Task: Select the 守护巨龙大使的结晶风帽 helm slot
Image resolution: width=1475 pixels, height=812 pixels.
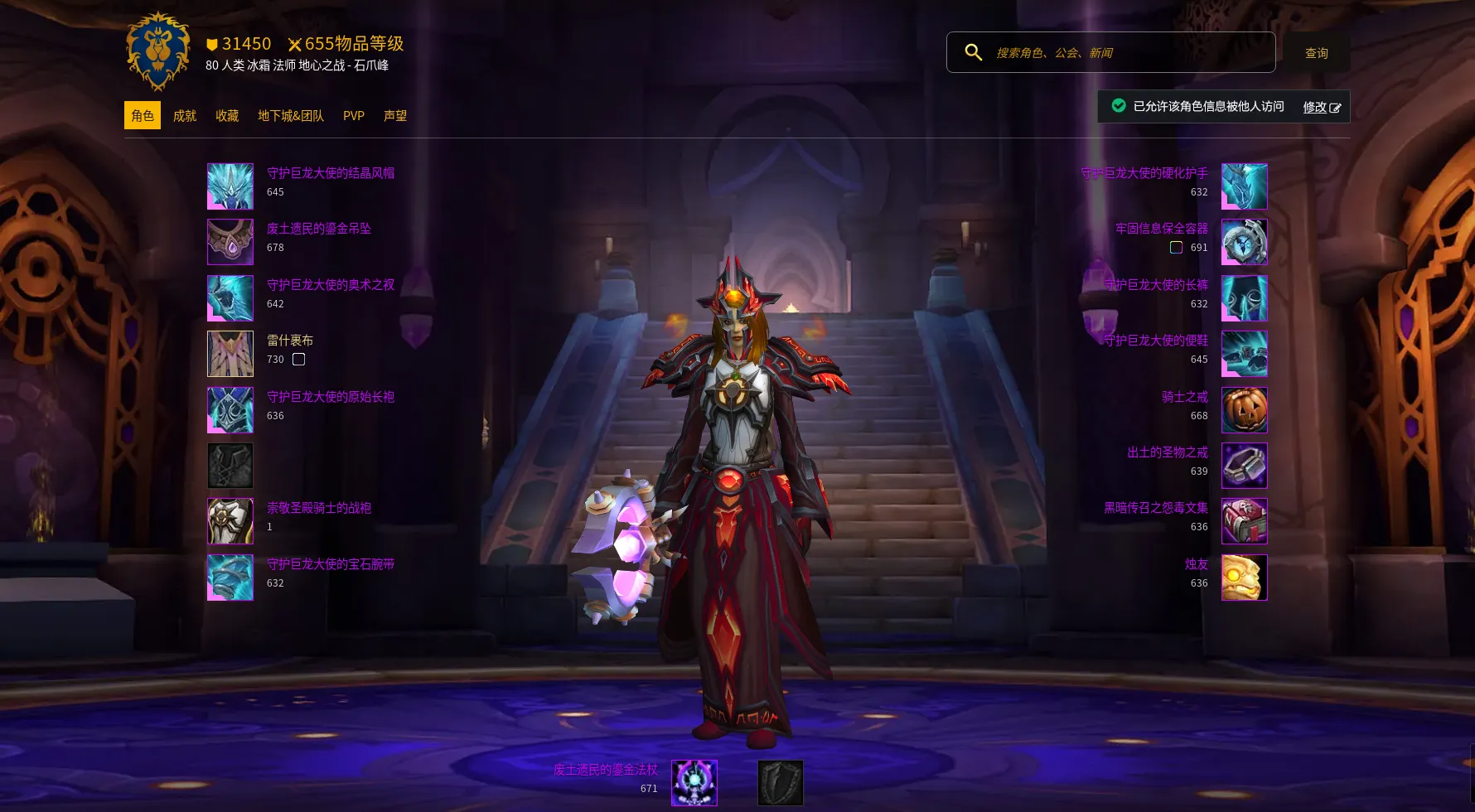Action: pyautogui.click(x=230, y=186)
